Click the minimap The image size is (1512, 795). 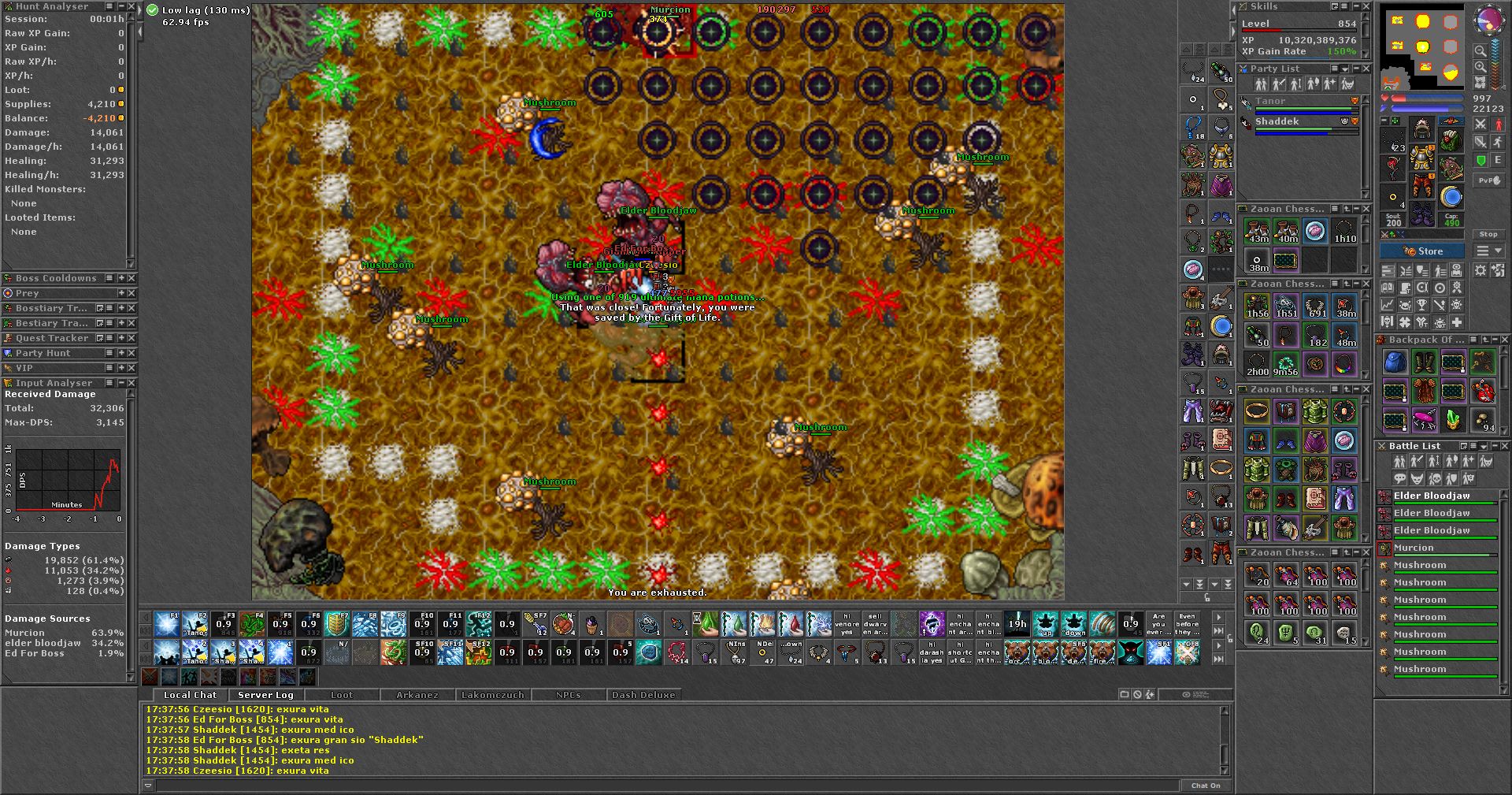coord(1423,46)
